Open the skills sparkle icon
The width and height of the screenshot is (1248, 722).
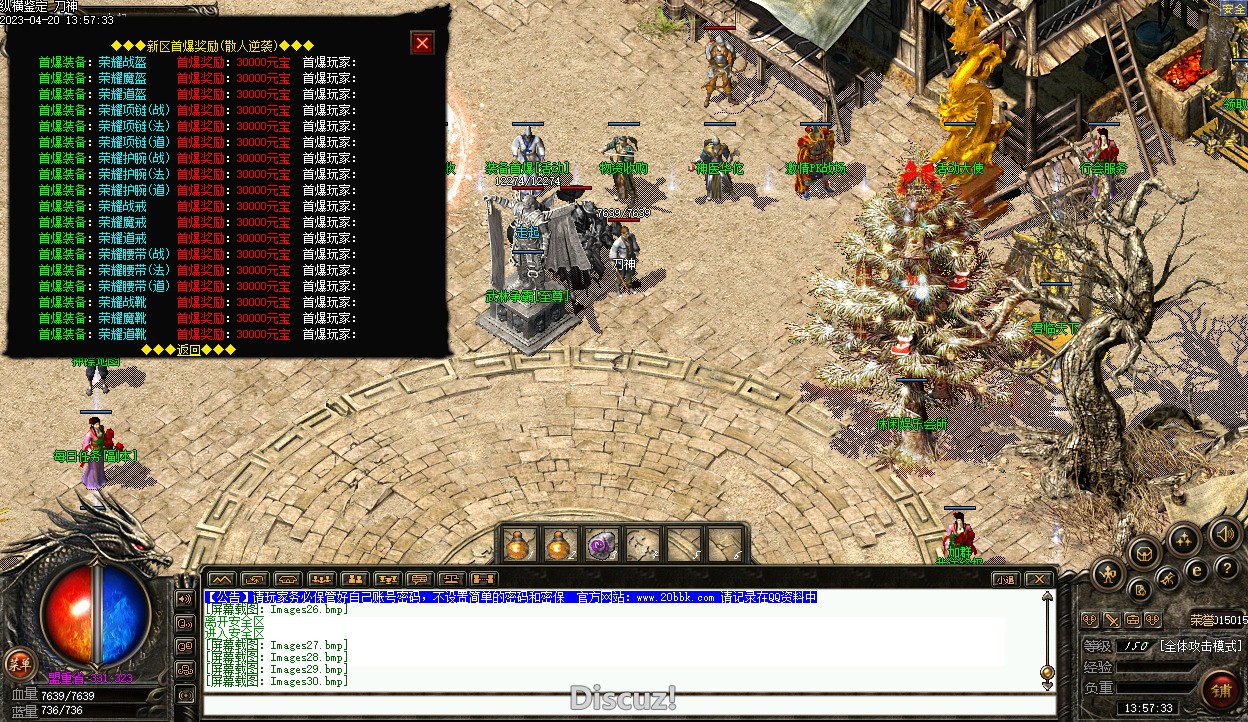coord(1184,540)
